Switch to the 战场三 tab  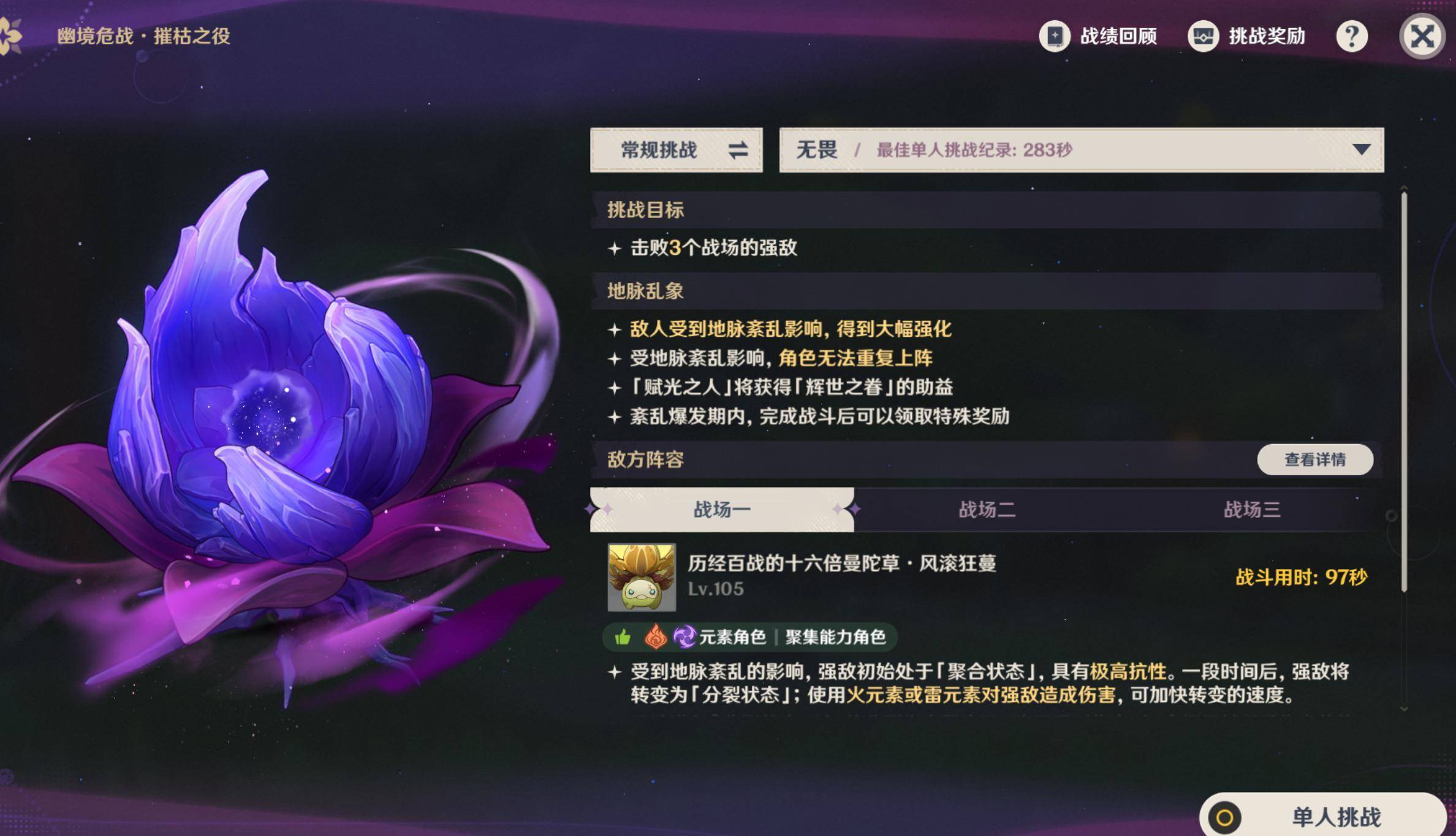(x=1251, y=510)
